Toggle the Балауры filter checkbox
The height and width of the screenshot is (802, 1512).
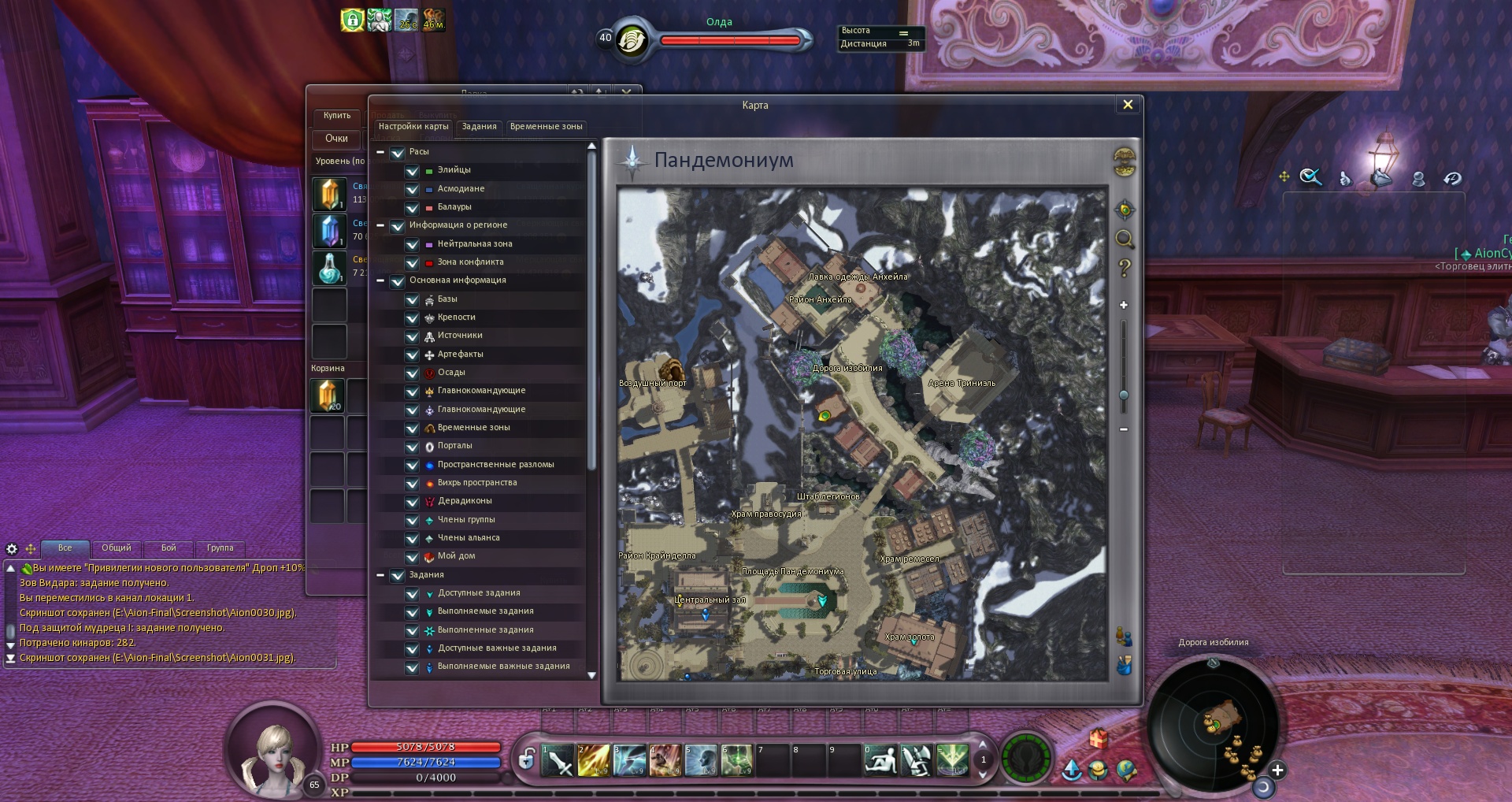pyautogui.click(x=412, y=208)
